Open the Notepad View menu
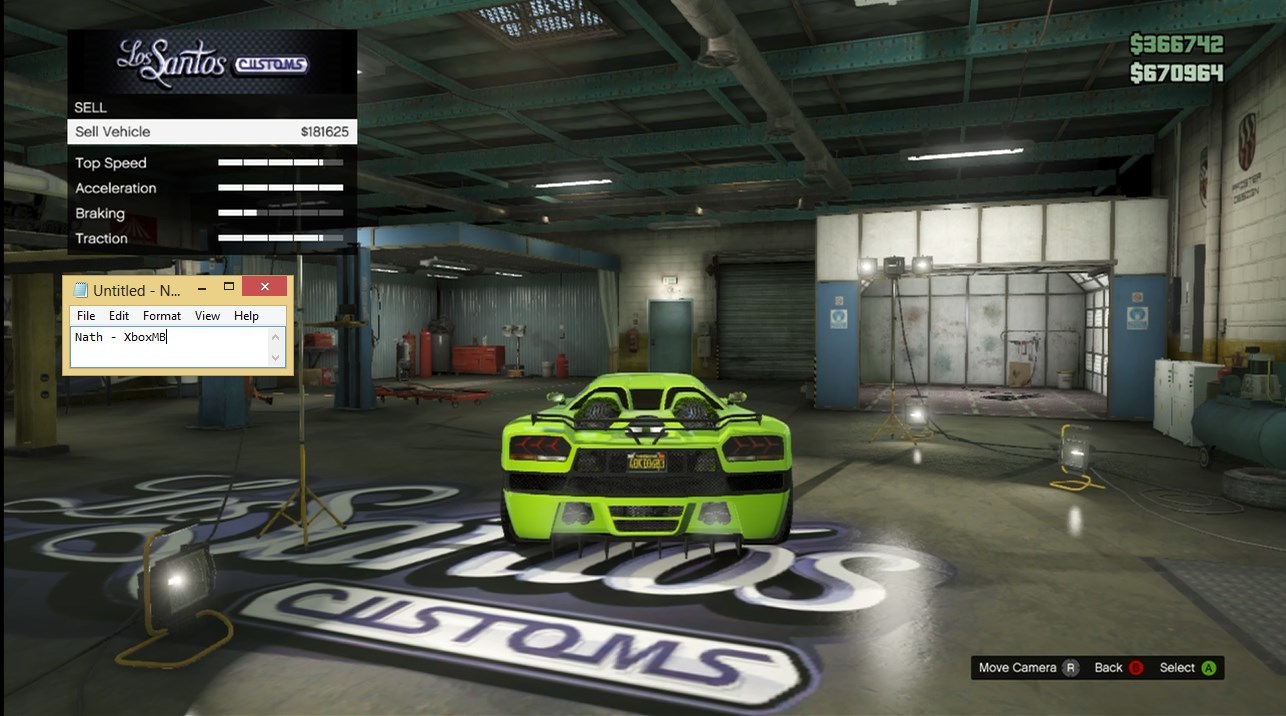The width and height of the screenshot is (1286, 716). tap(207, 316)
